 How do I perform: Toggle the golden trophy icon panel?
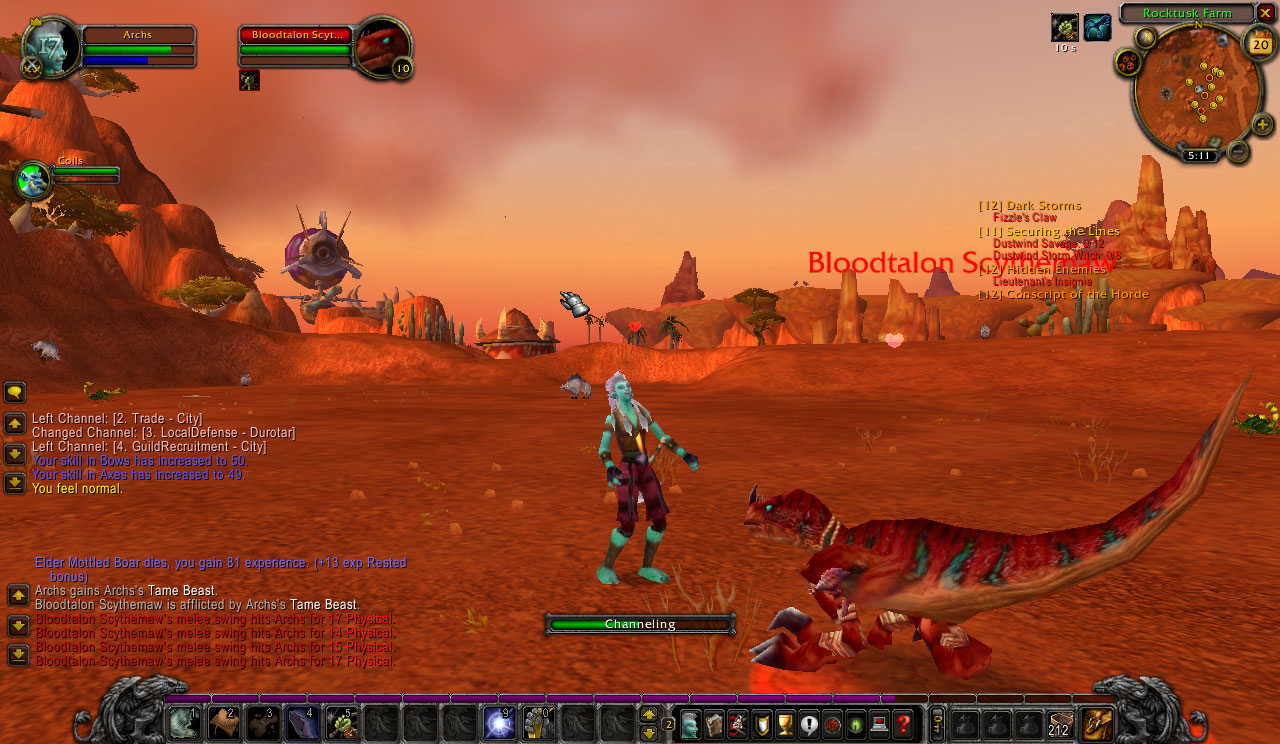point(784,723)
